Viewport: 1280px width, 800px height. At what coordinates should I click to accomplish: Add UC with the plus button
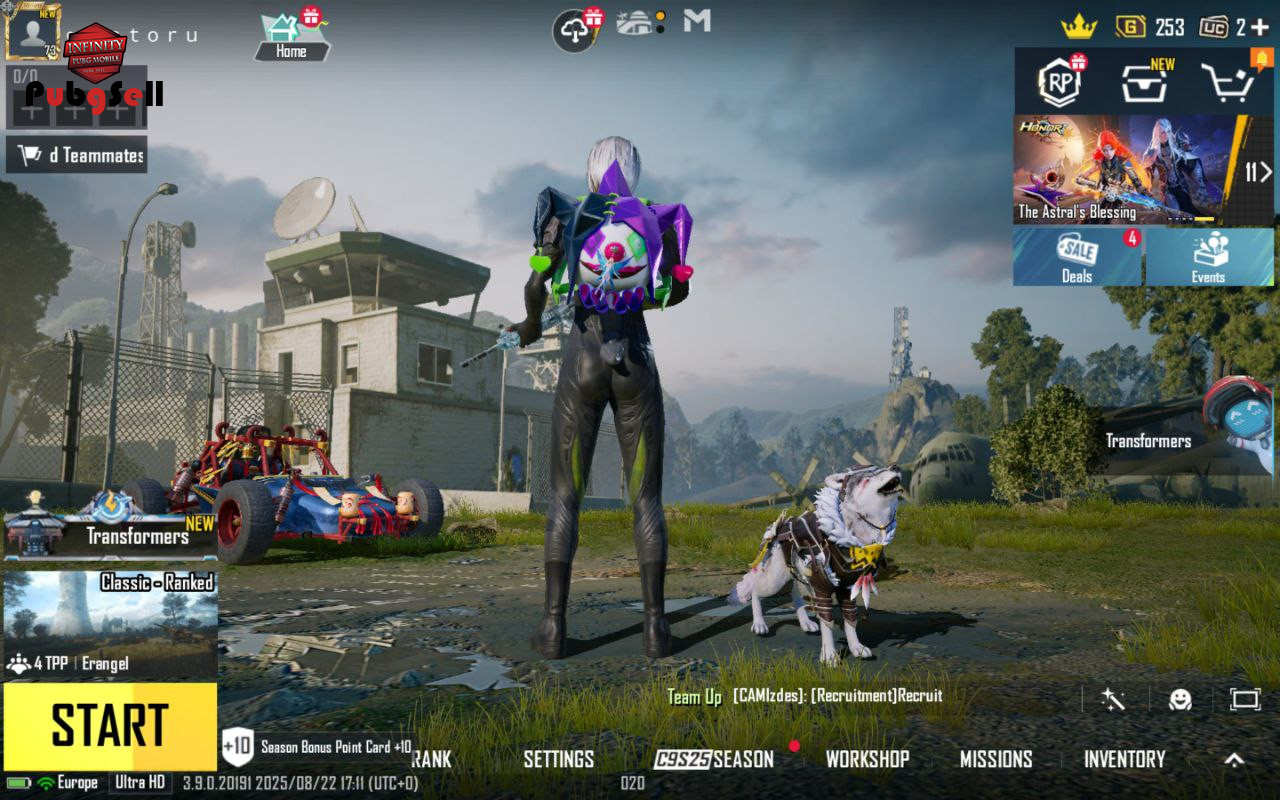pyautogui.click(x=1259, y=28)
